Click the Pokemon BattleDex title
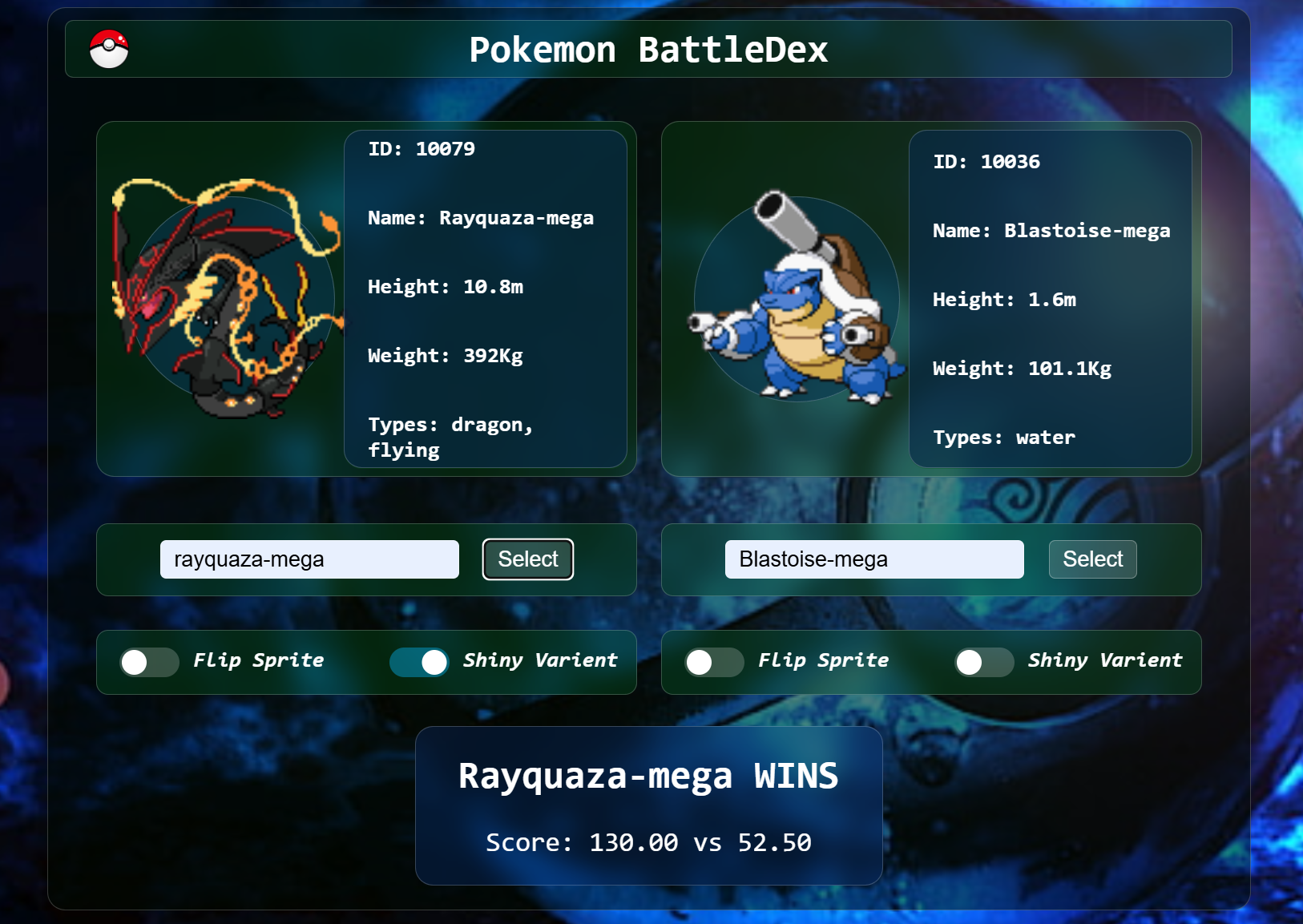The width and height of the screenshot is (1303, 924). [x=649, y=49]
